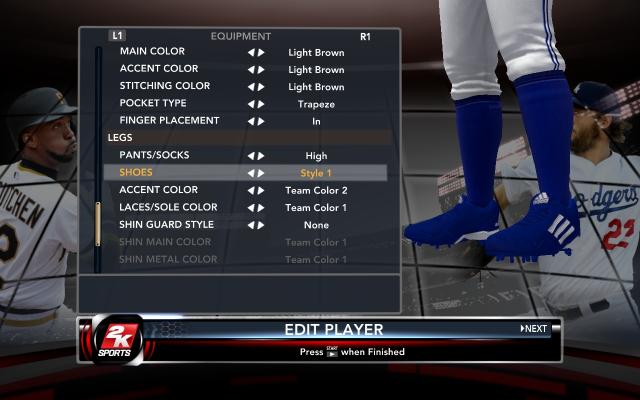Click the highlighted SHOES row
The height and width of the screenshot is (400, 640).
coord(245,173)
